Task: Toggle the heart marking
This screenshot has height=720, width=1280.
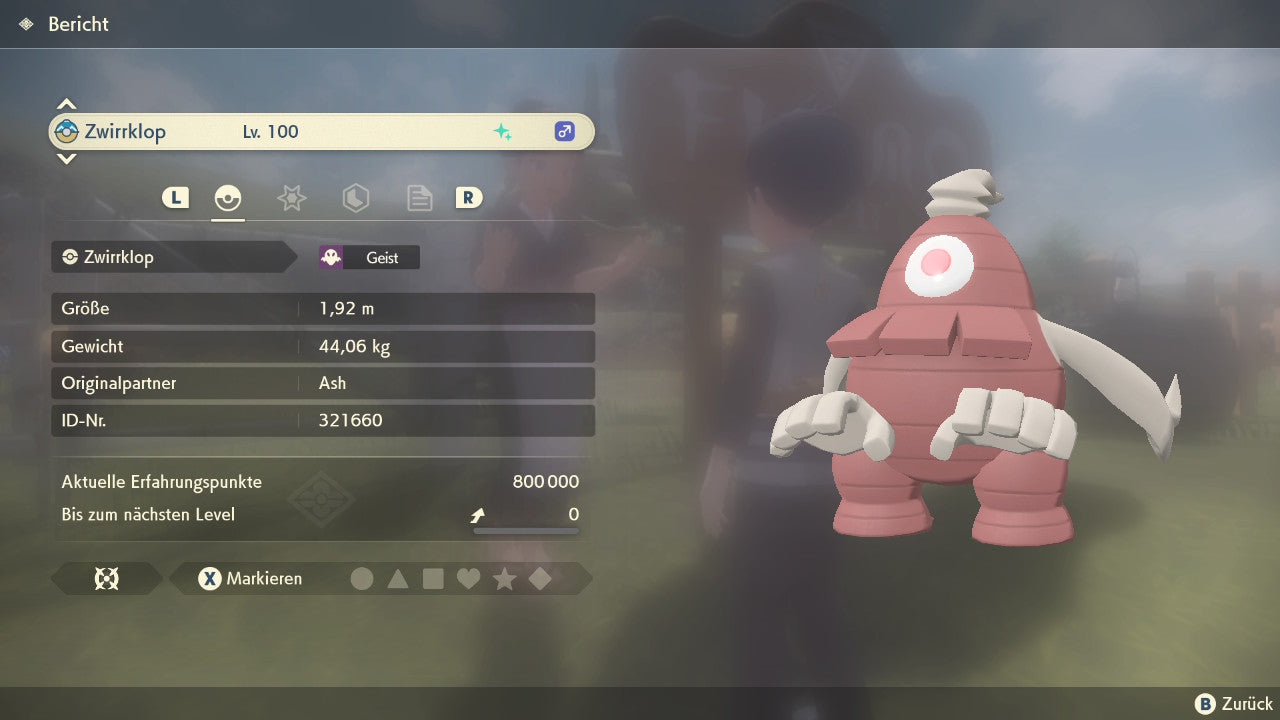Action: (x=468, y=578)
